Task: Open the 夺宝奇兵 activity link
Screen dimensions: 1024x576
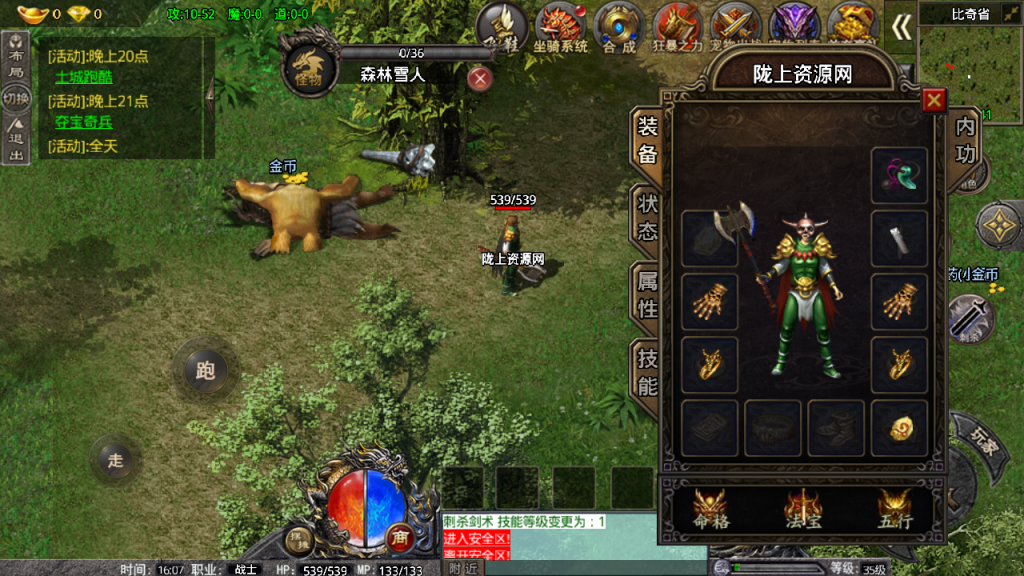Action: [x=84, y=122]
